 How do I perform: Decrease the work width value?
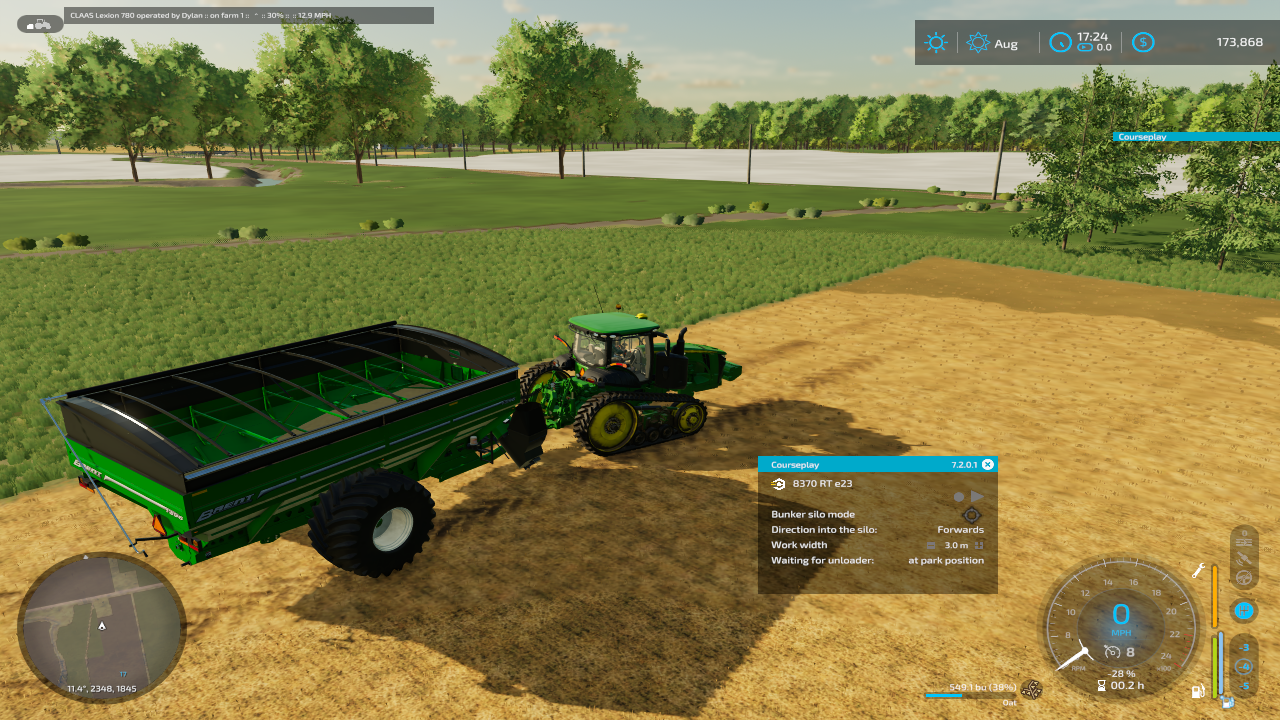coord(931,545)
